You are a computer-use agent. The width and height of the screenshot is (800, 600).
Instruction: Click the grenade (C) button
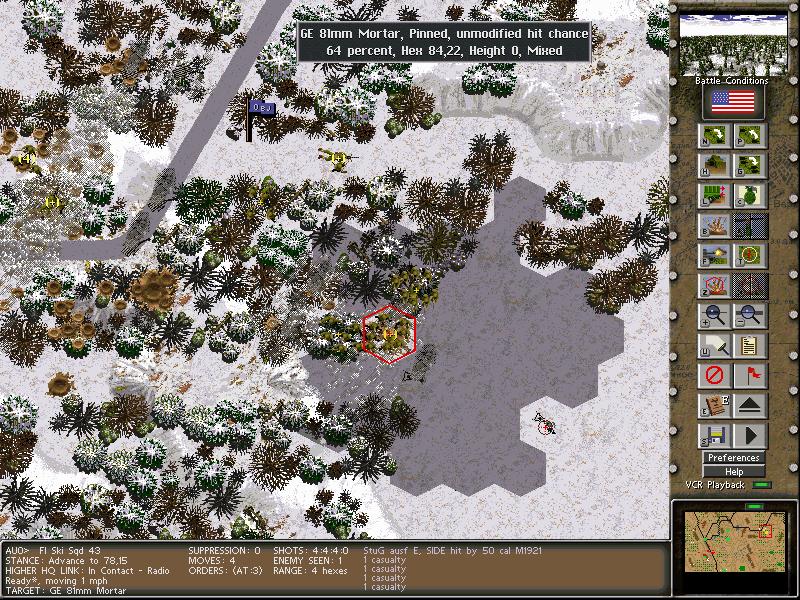750,196
